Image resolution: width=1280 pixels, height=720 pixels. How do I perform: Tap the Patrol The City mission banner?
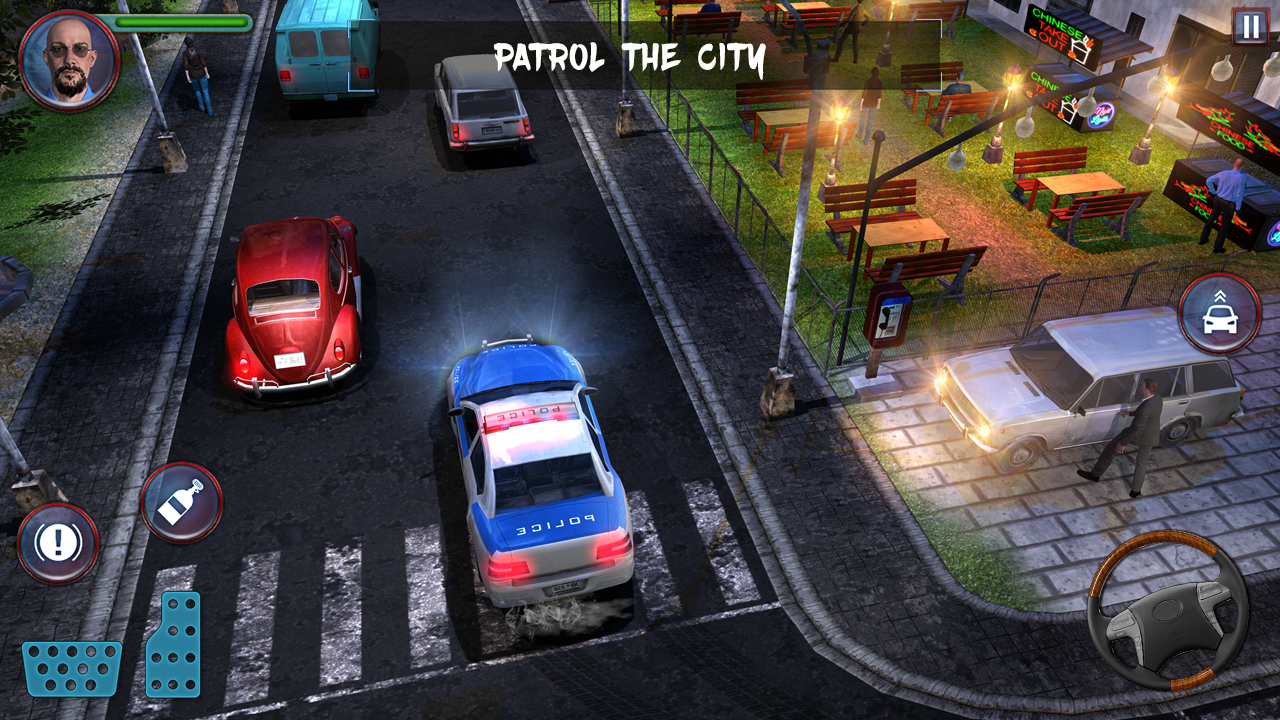(x=628, y=57)
